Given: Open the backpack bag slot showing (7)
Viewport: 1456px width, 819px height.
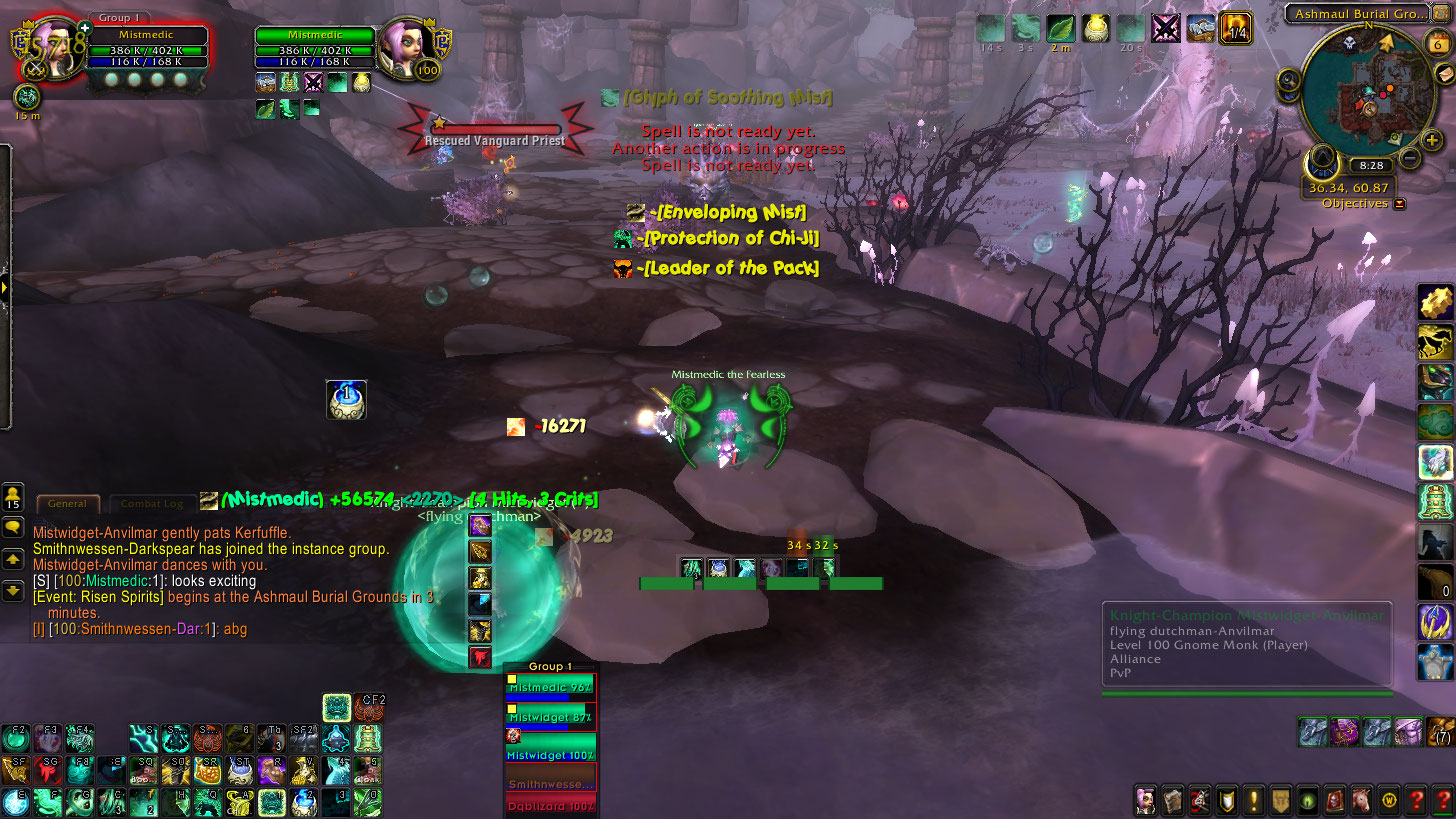Looking at the screenshot, I should 1439,732.
